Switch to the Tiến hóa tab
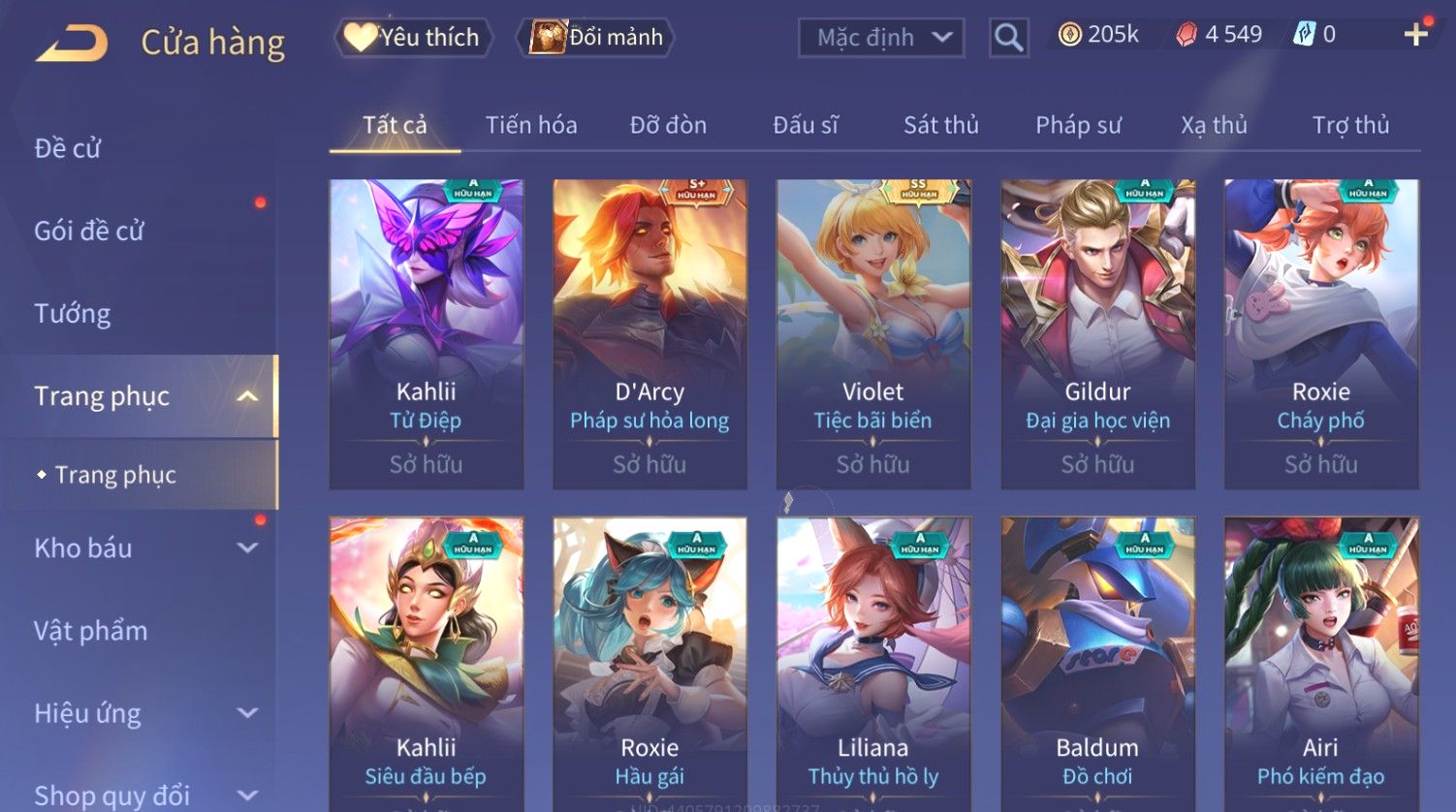Image resolution: width=1456 pixels, height=812 pixels. [531, 125]
